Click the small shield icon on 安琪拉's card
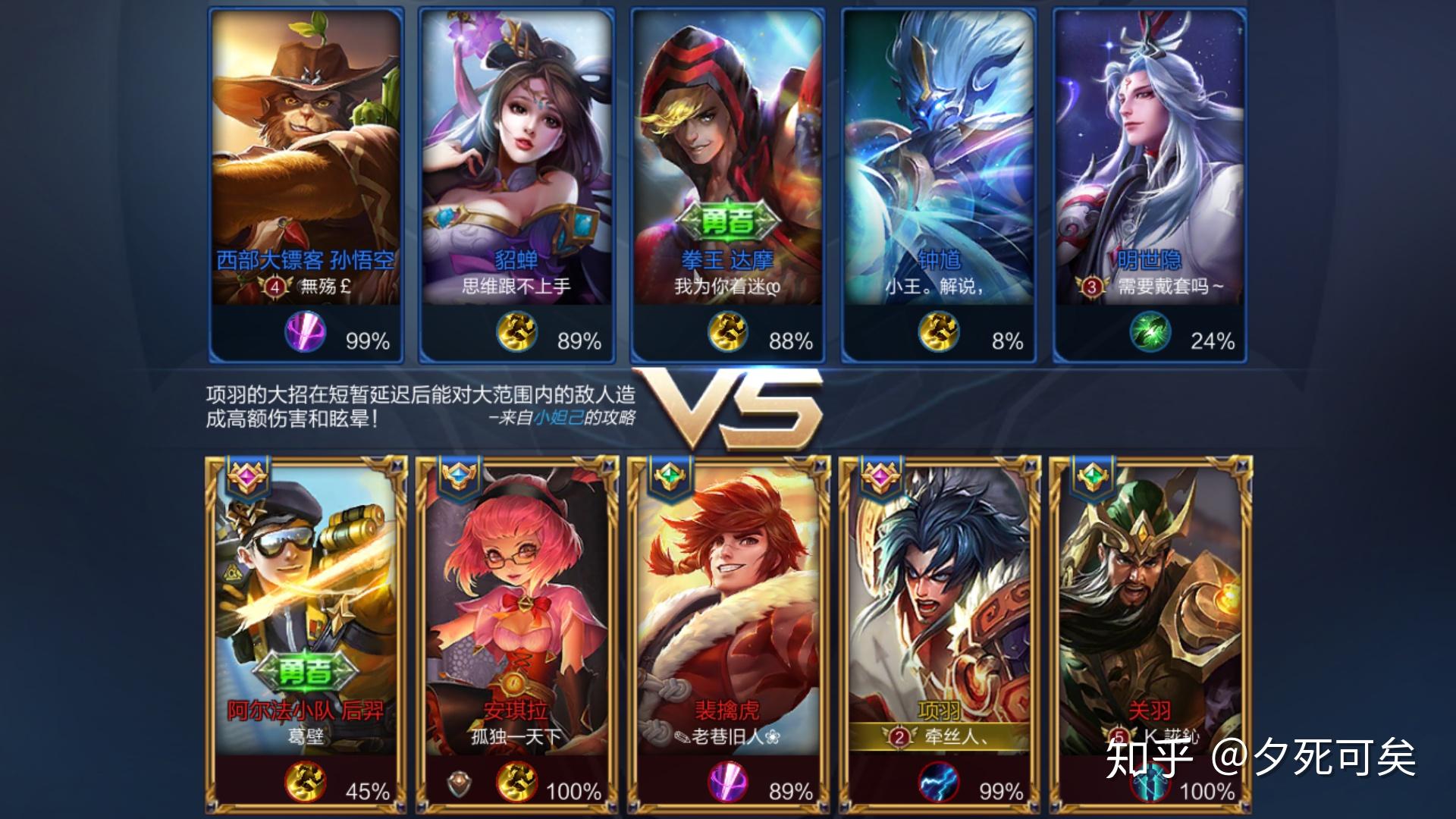Screen dimensions: 1456x819 457,784
